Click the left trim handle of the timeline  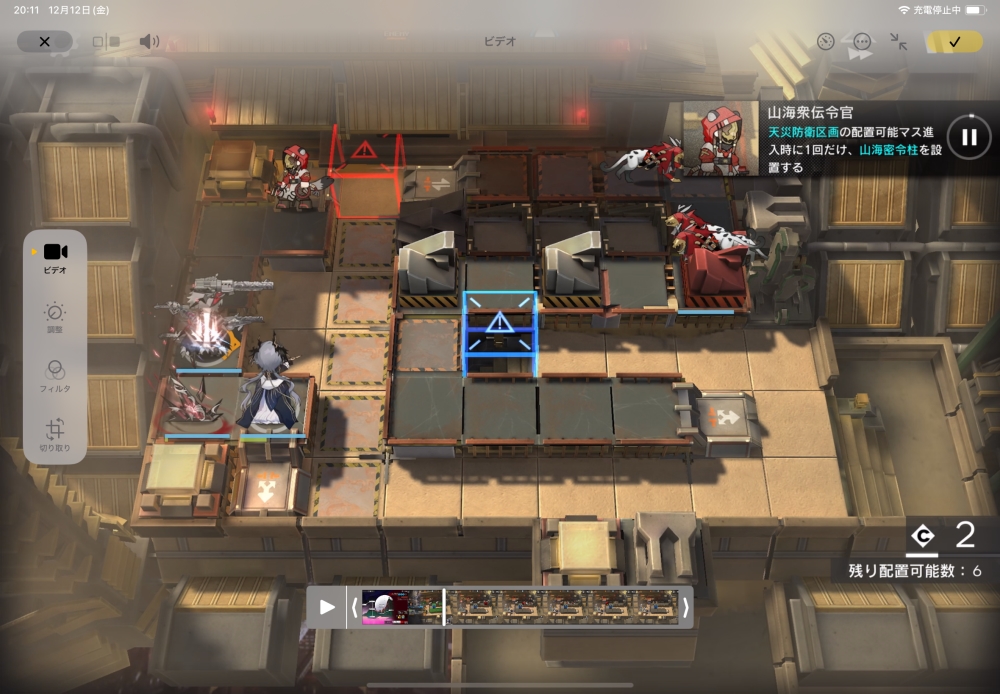point(353,607)
